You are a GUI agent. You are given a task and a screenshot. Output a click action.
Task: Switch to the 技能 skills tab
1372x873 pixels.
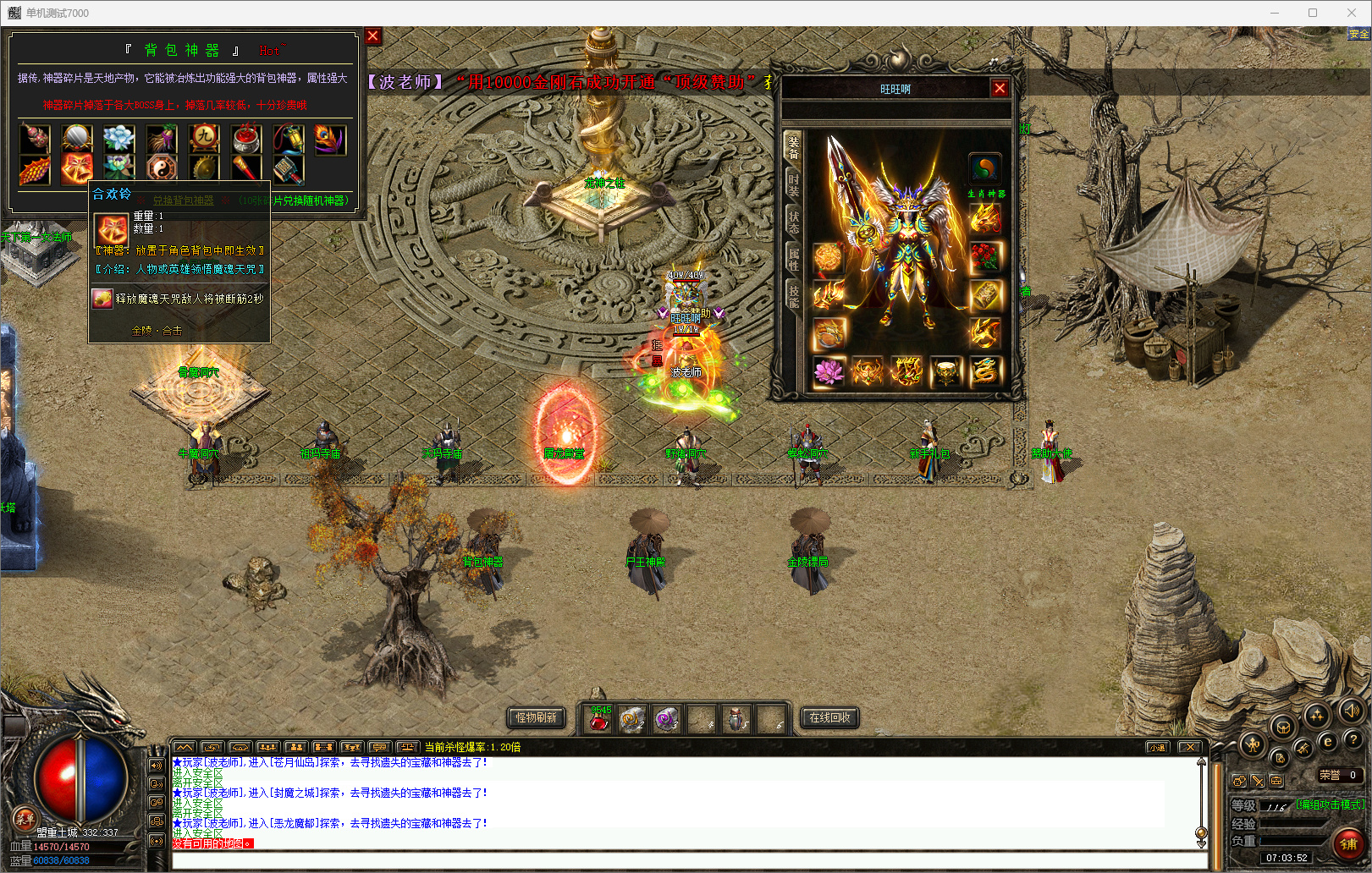793,296
